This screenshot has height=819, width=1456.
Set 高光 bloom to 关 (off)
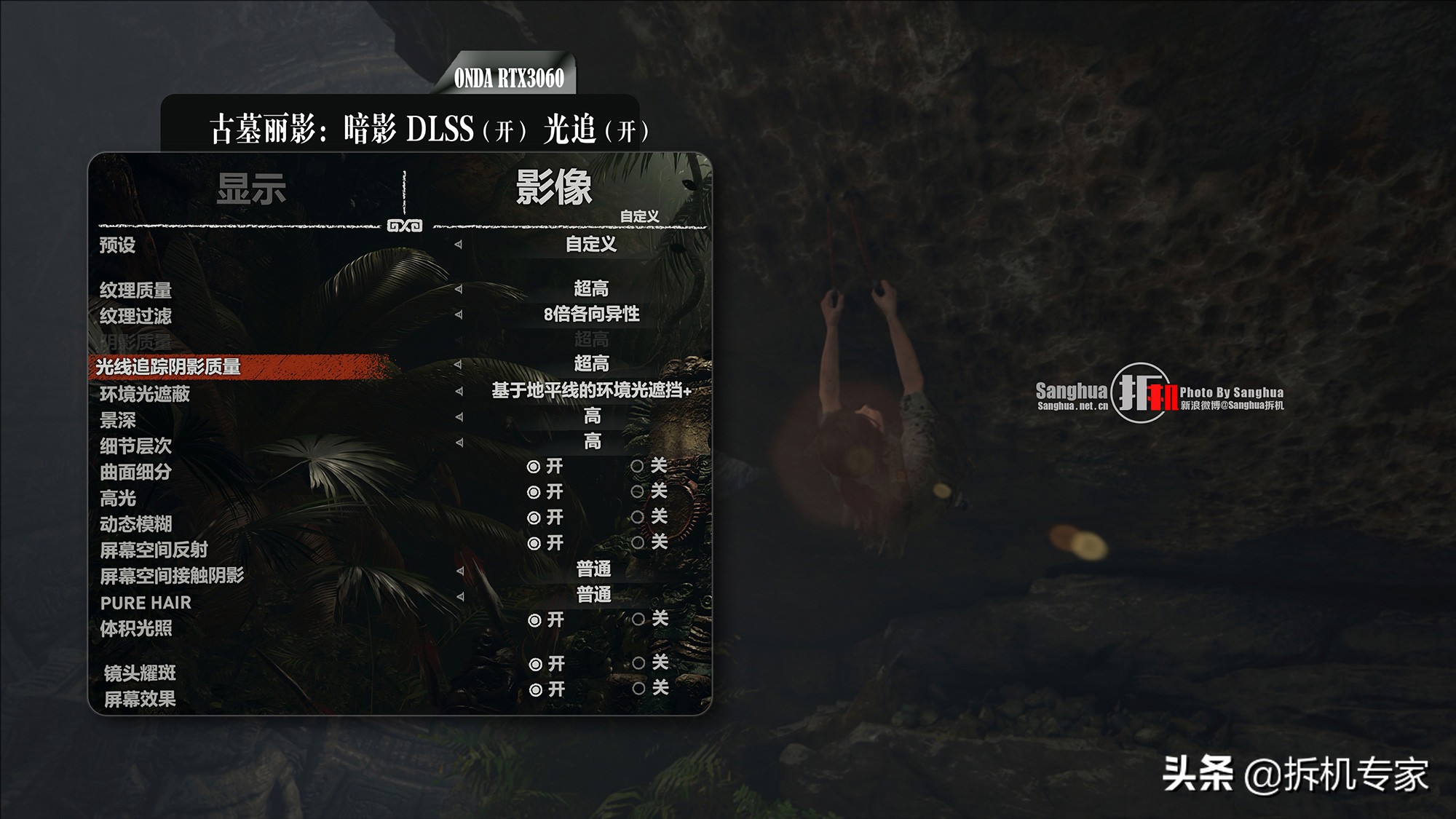[638, 491]
